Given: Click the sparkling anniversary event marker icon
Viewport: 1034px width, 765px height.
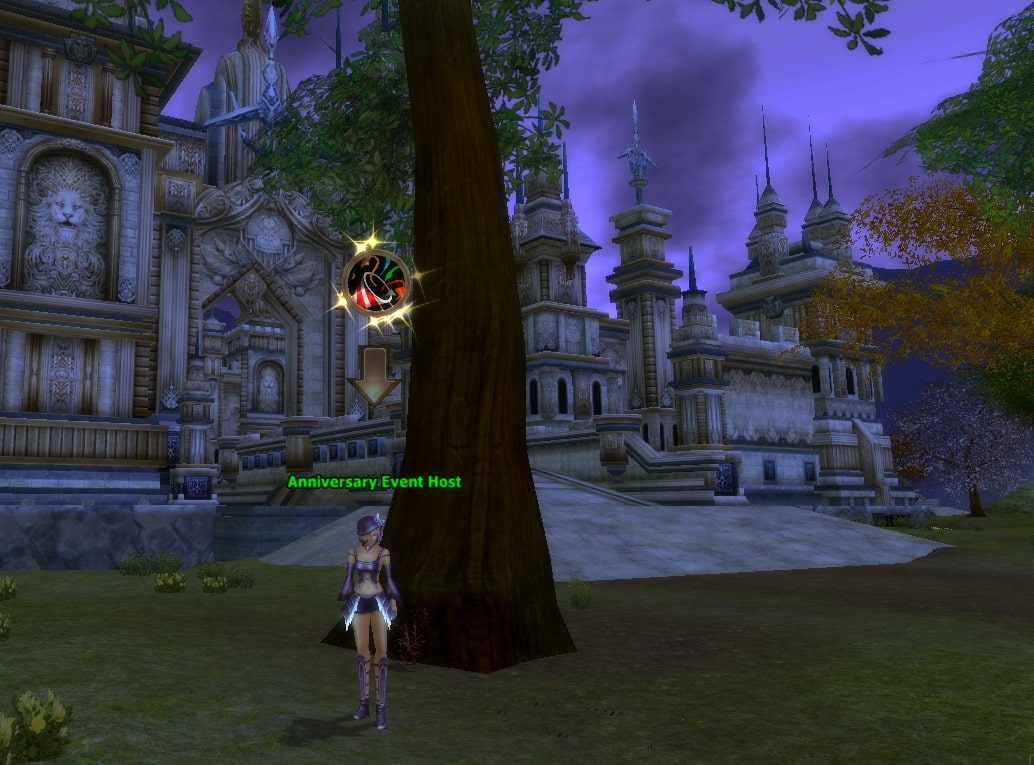Looking at the screenshot, I should (376, 283).
